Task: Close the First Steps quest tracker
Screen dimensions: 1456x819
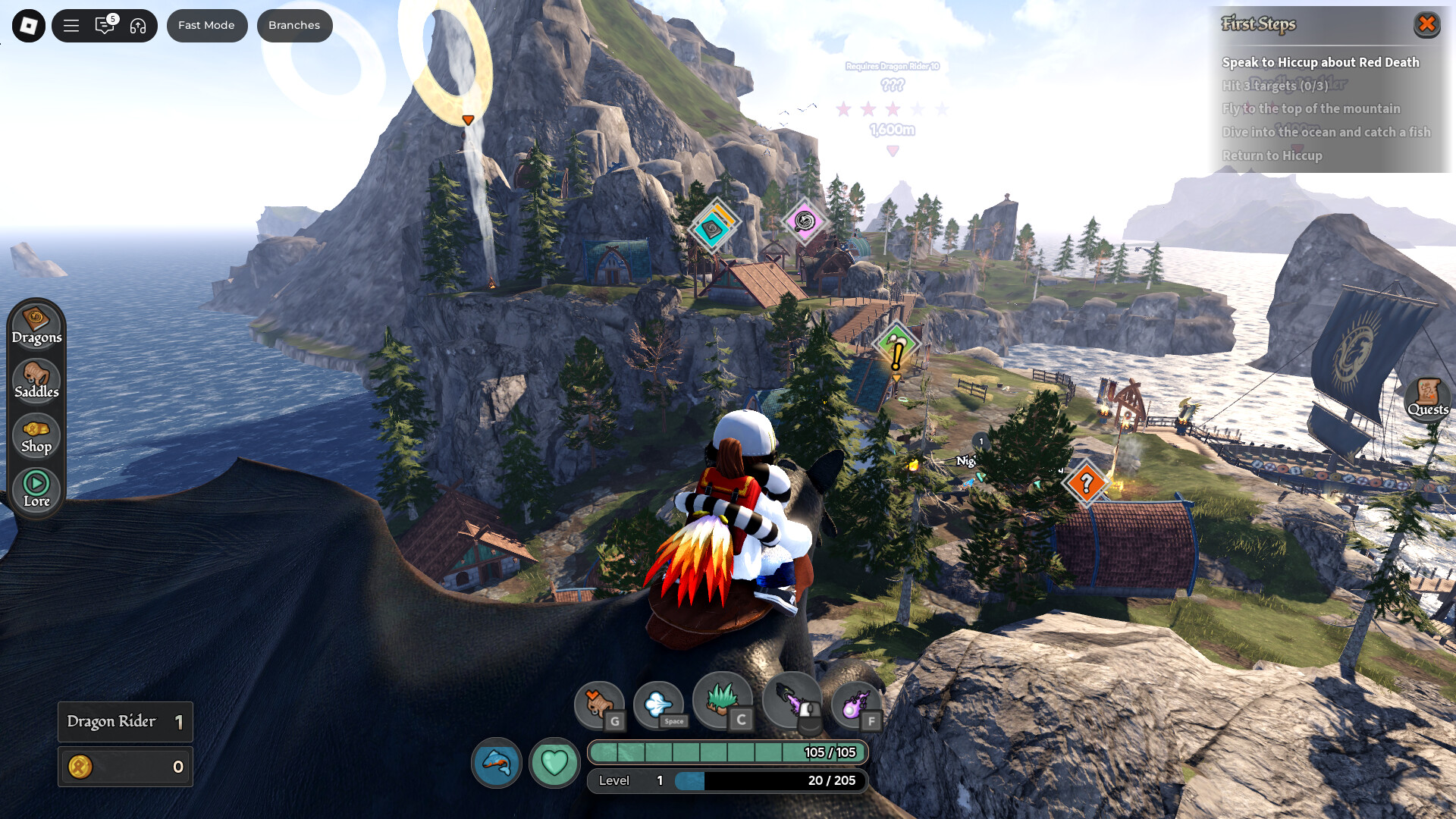Action: 1426,24
